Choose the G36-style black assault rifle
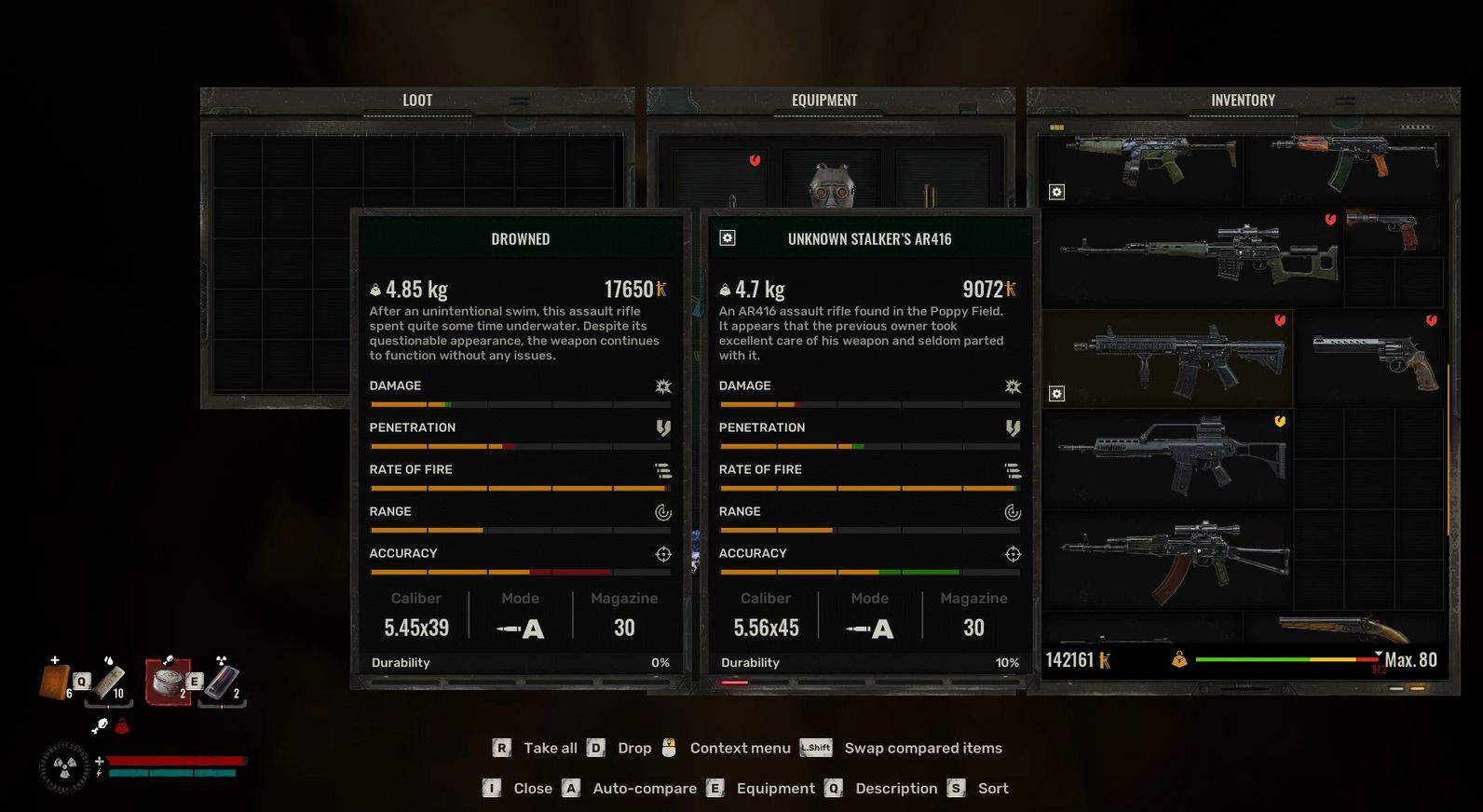 tap(1172, 458)
